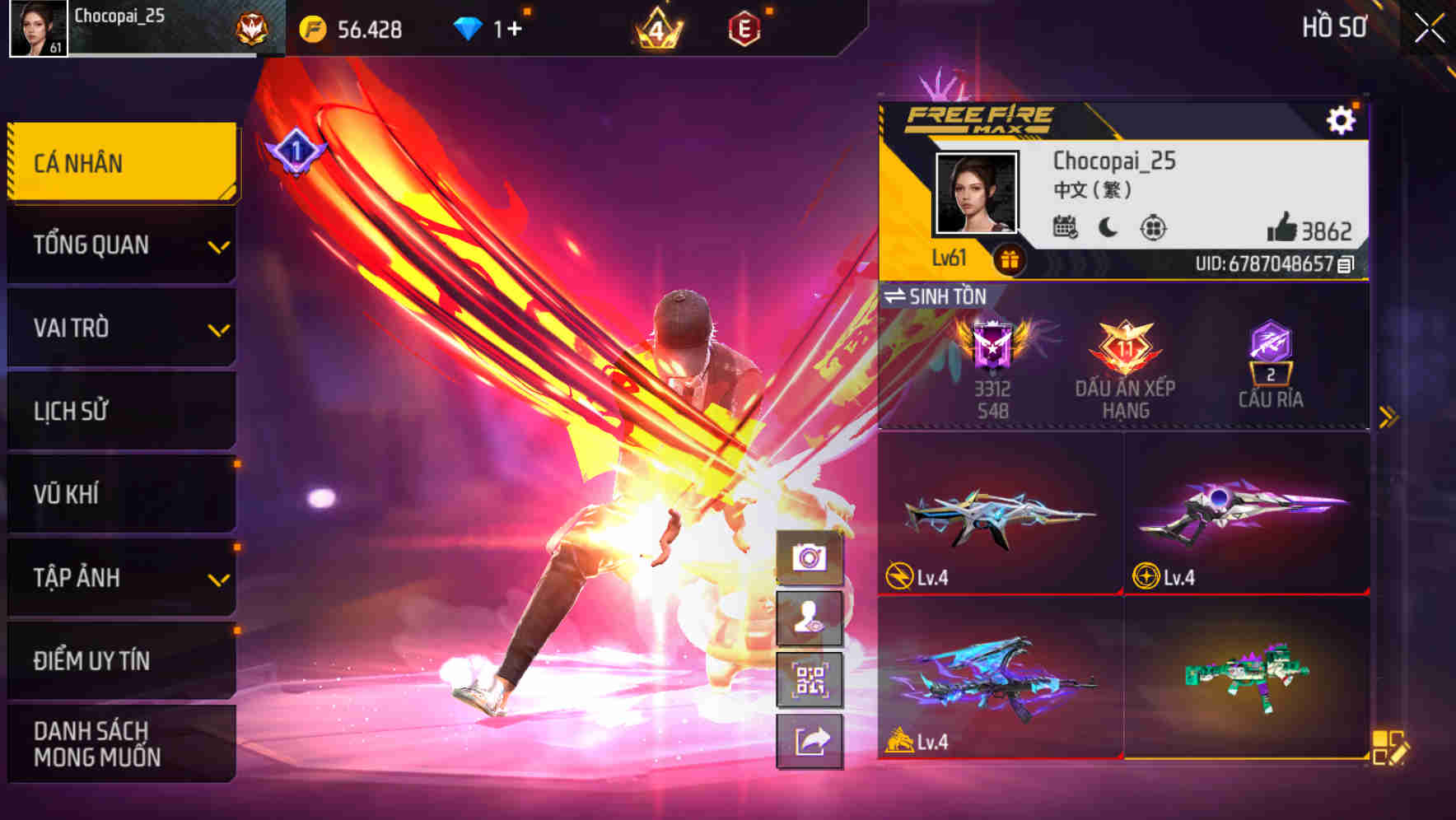Open the QR code icon

pyautogui.click(x=809, y=680)
